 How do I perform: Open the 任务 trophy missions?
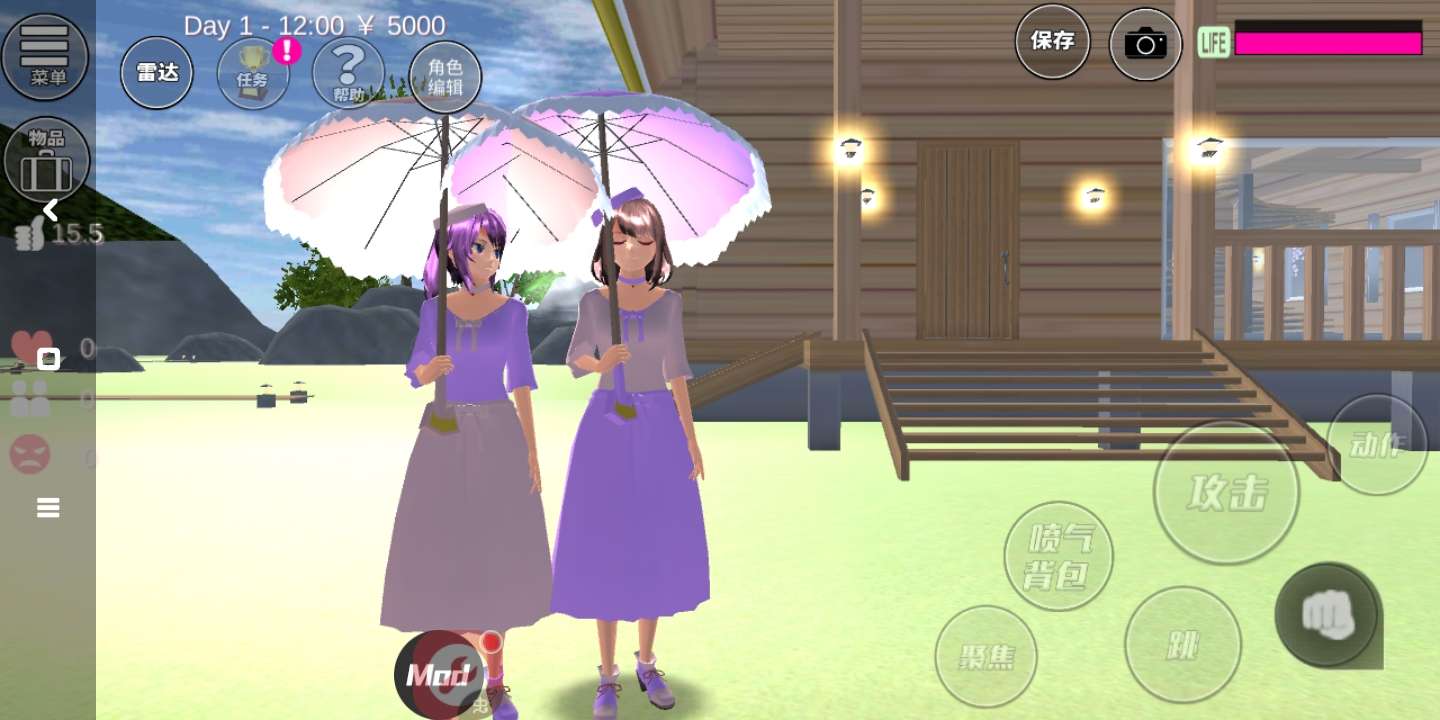click(253, 74)
